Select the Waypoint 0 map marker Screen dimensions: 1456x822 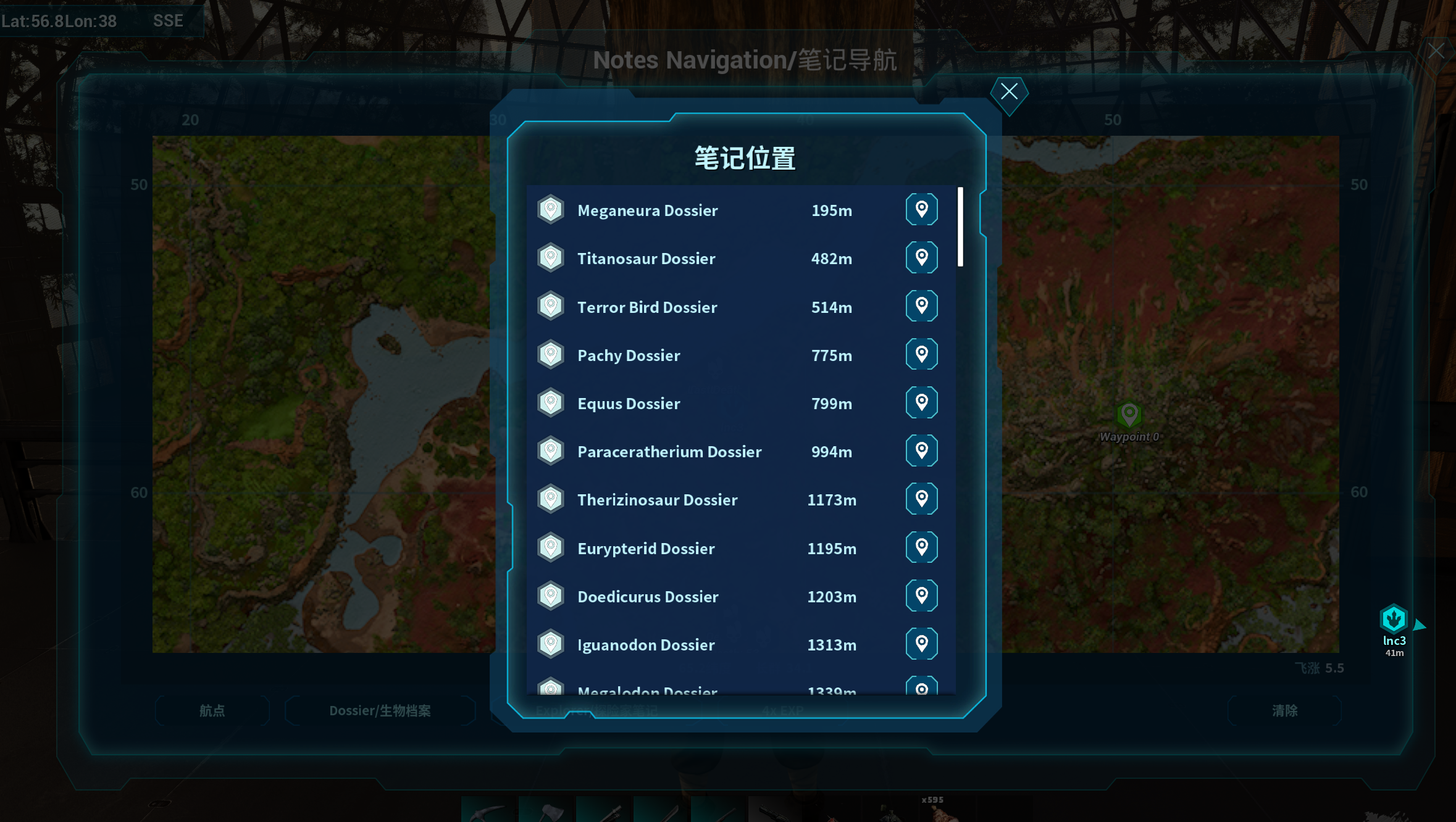[1129, 415]
